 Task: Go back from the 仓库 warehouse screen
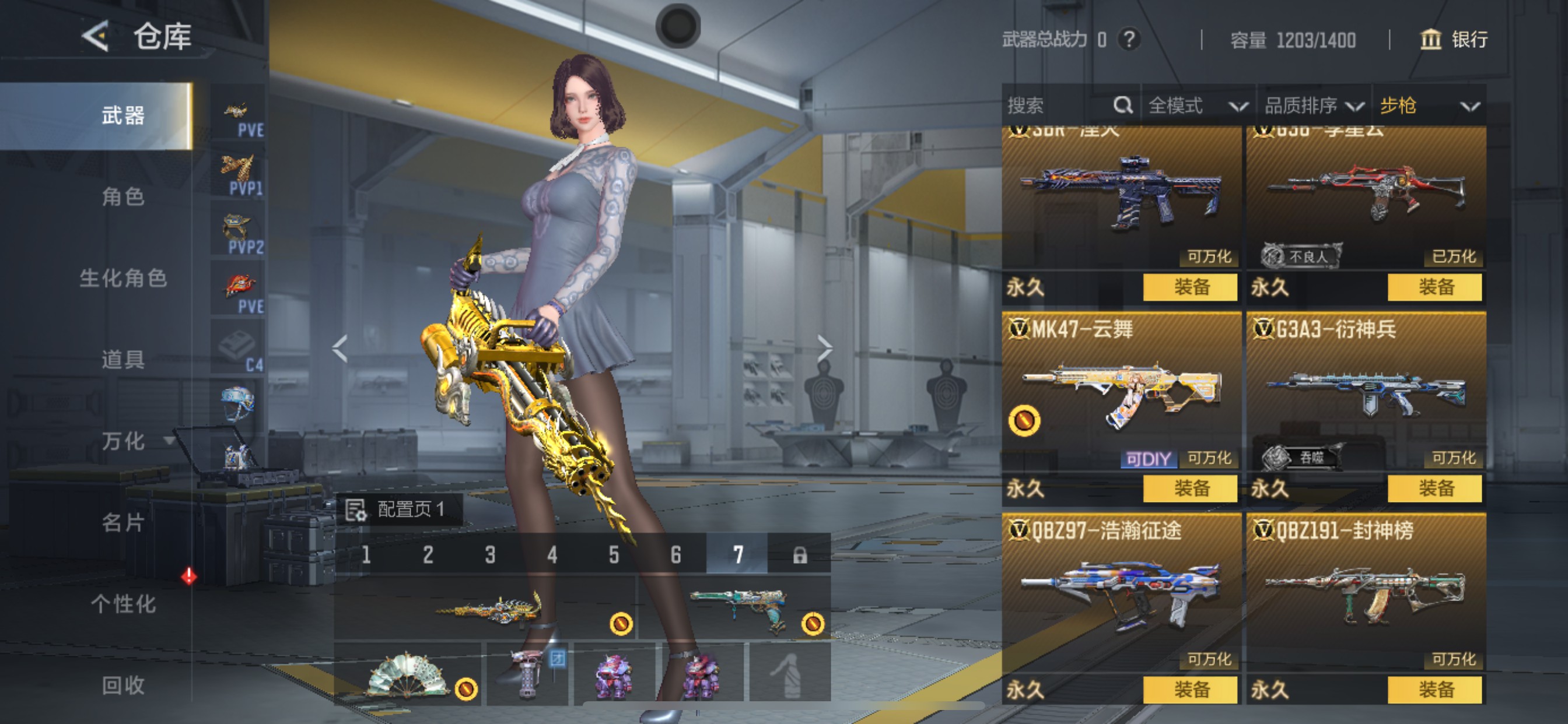[96, 37]
